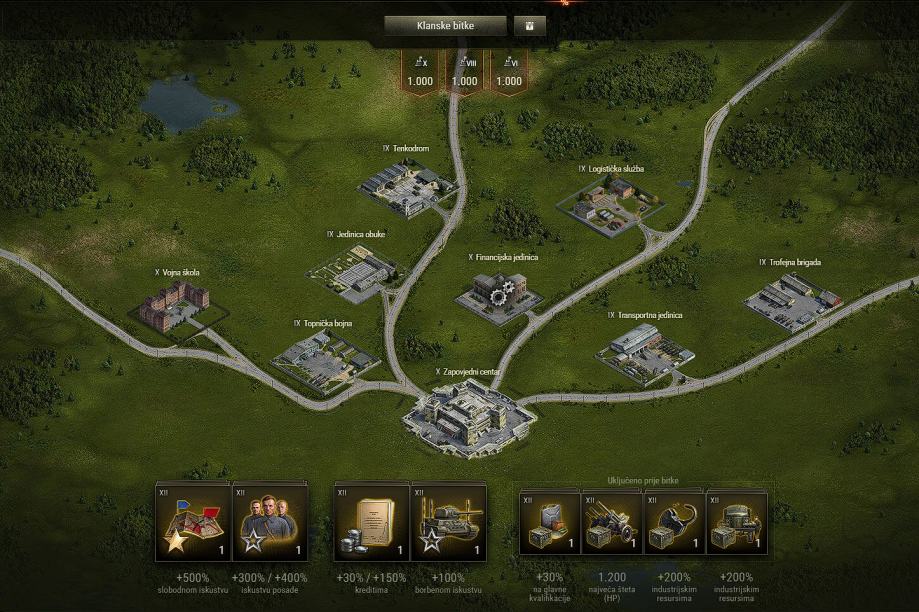919x612 pixels.
Task: Select the tier VIII battle banner
Action: pyautogui.click(x=464, y=73)
